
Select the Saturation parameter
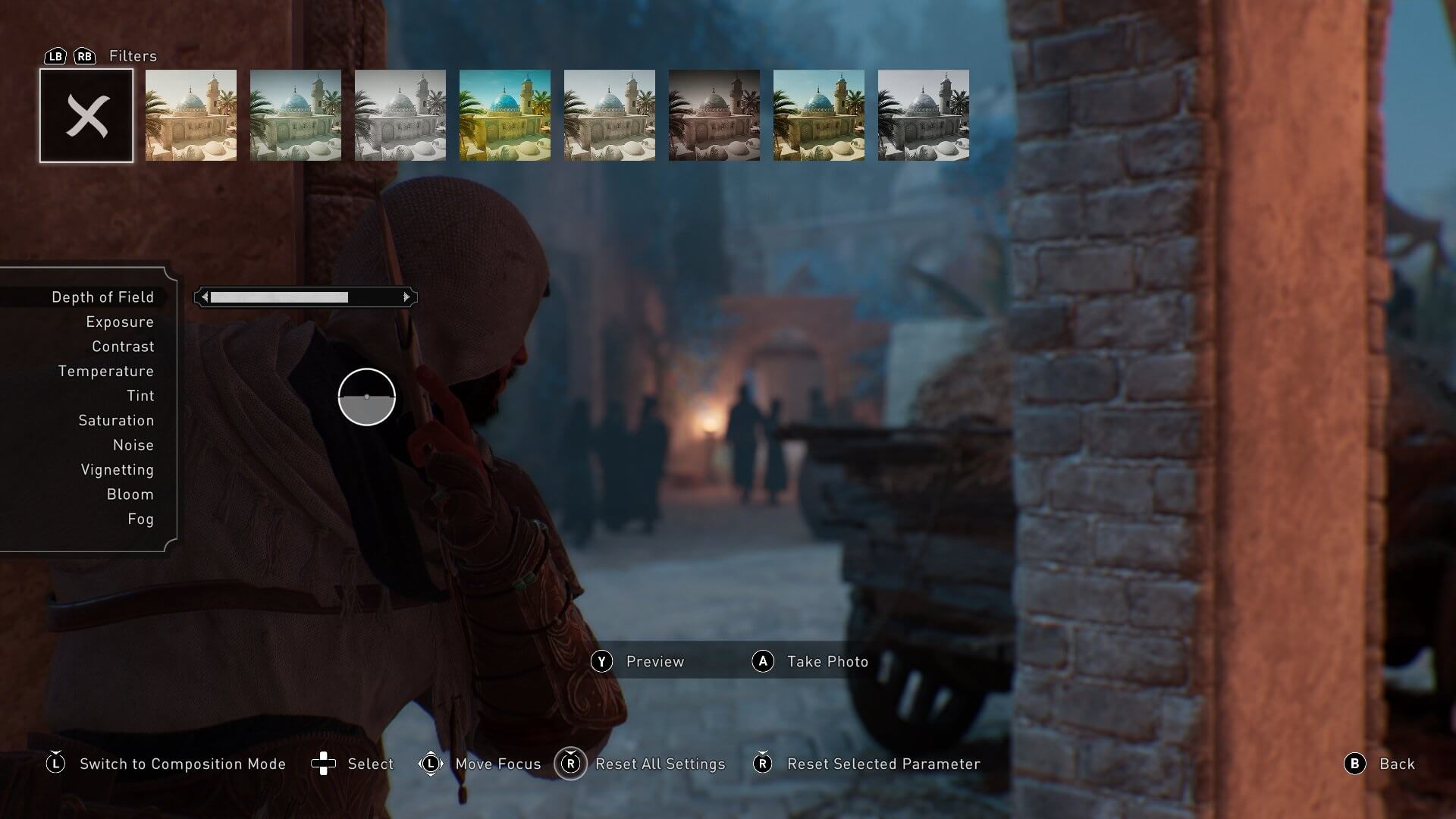point(116,421)
